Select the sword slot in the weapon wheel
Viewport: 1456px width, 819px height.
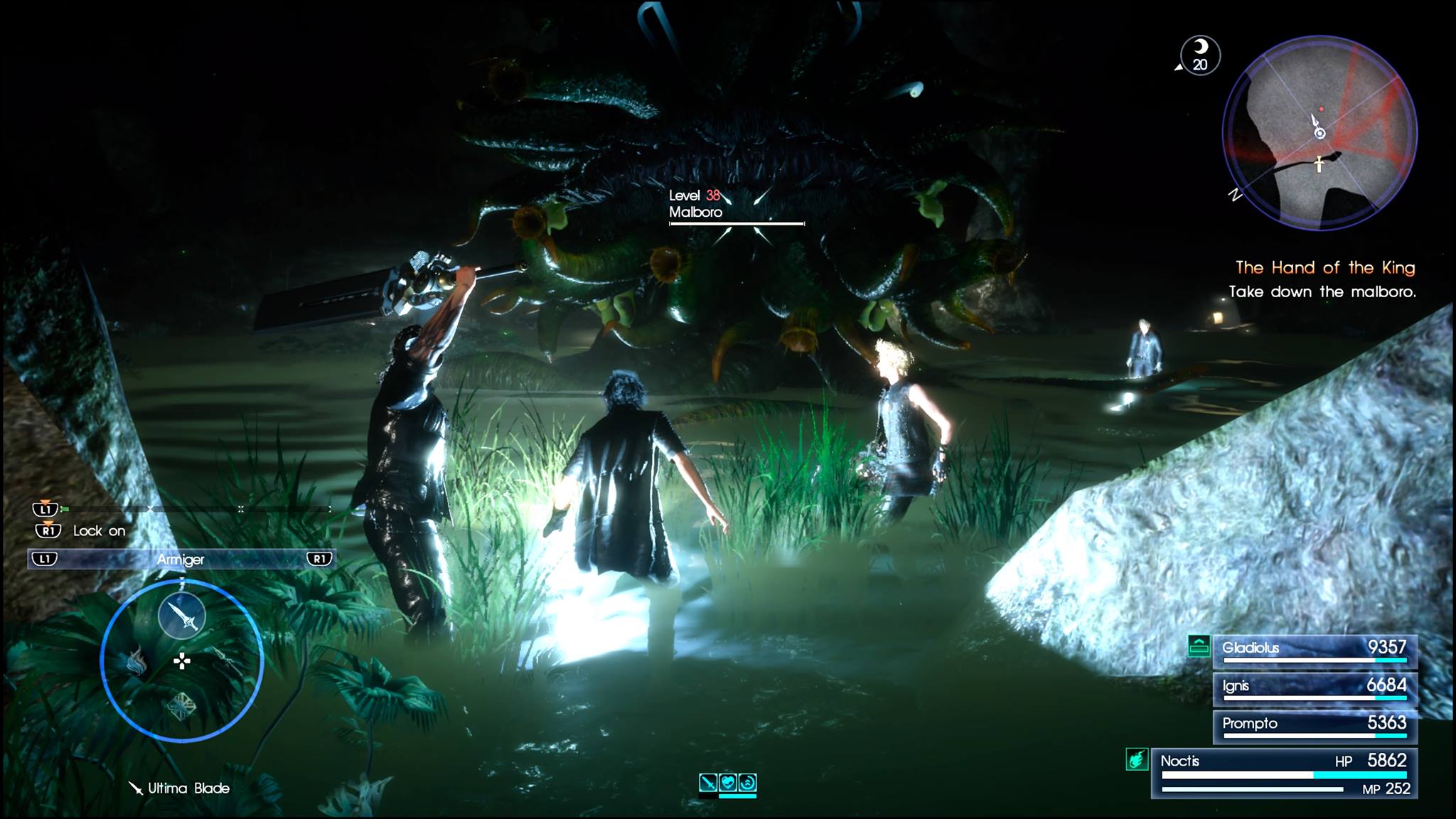(x=182, y=616)
